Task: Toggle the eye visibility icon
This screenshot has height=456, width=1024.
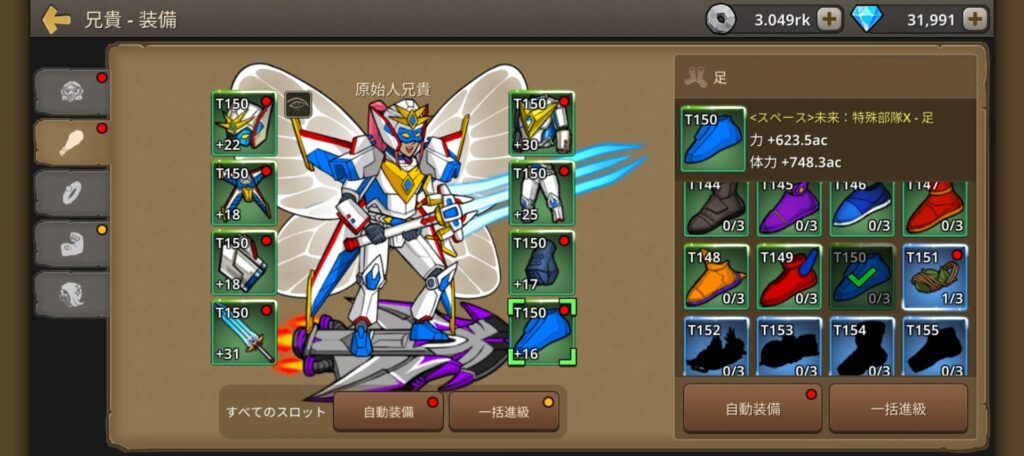Action: coord(298,104)
